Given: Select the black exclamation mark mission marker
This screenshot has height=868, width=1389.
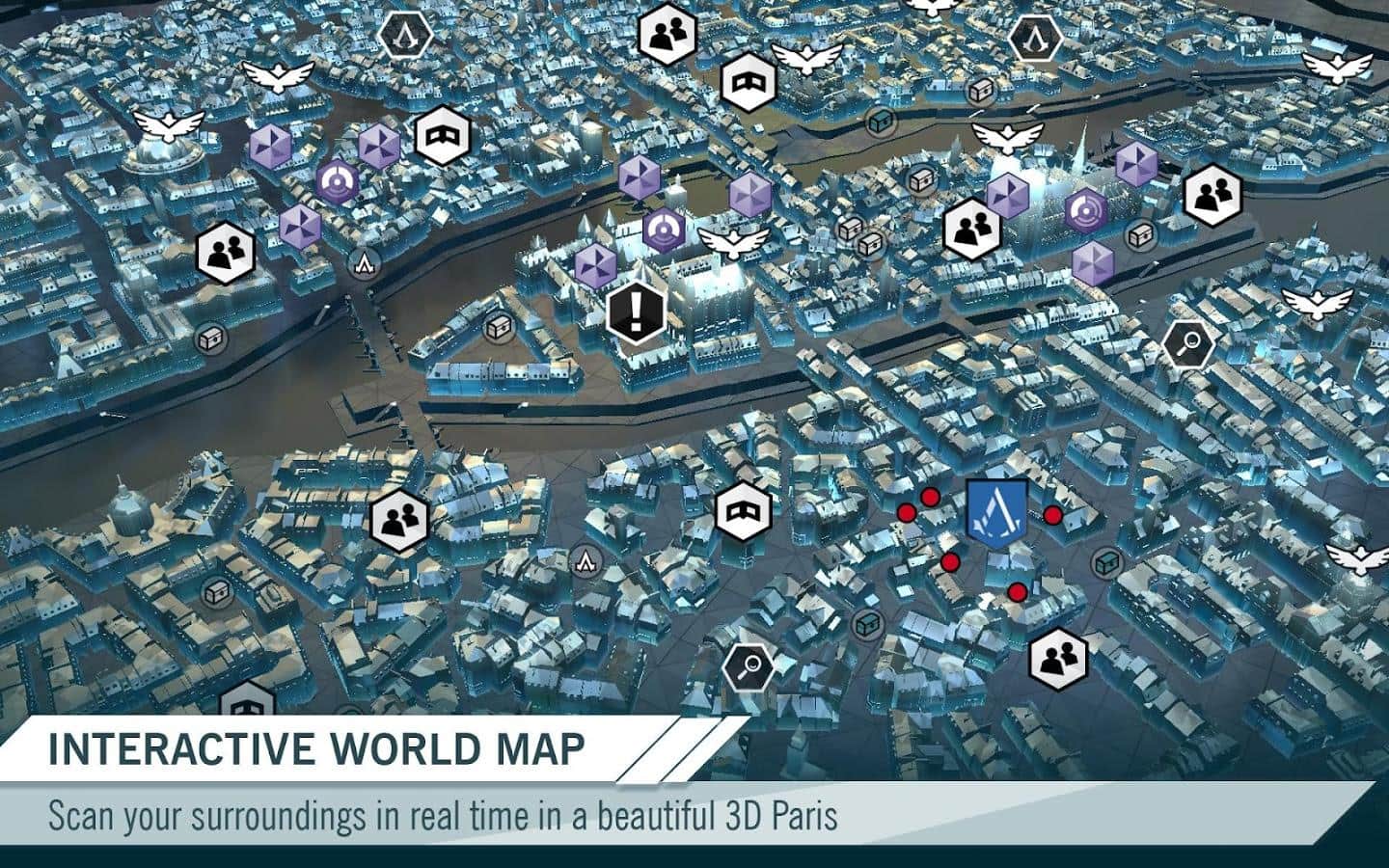Looking at the screenshot, I should pos(636,311).
